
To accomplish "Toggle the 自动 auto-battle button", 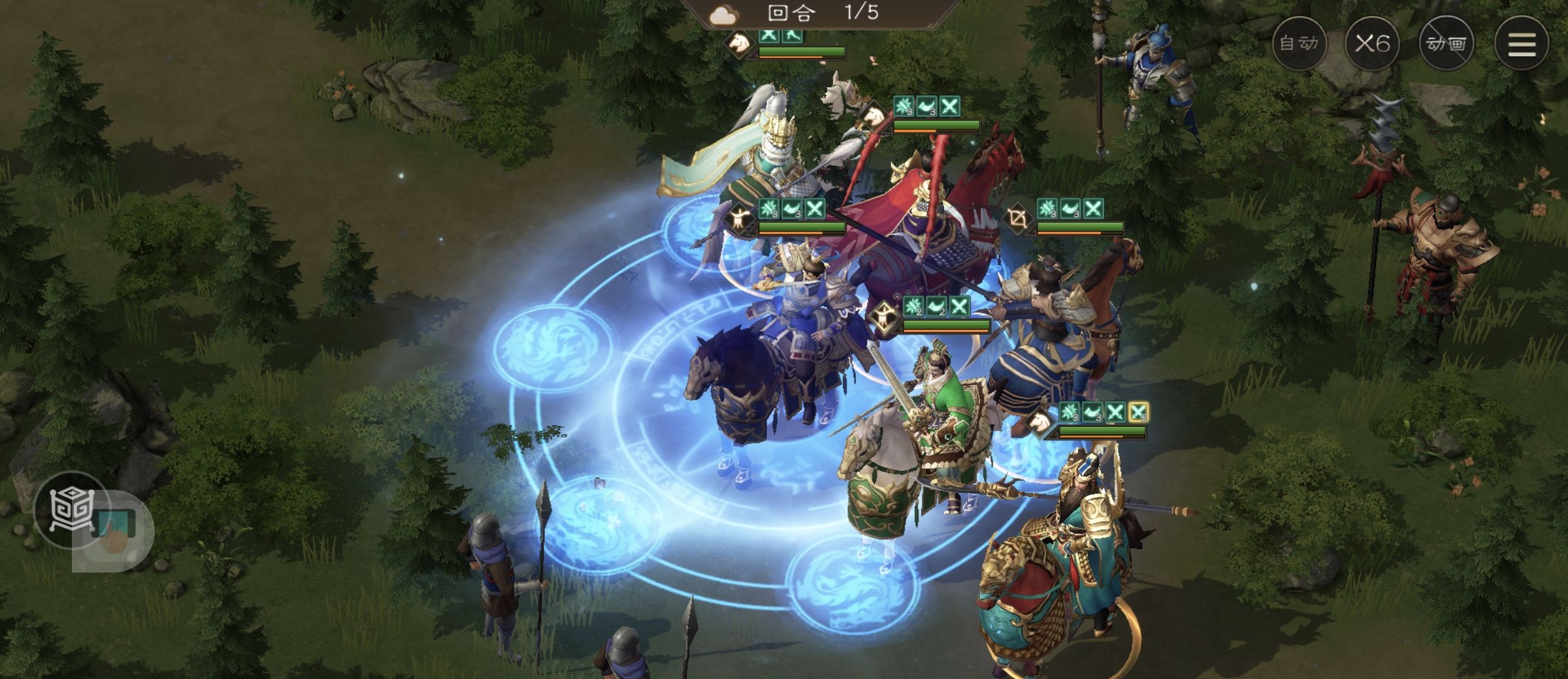I will pyautogui.click(x=1299, y=44).
